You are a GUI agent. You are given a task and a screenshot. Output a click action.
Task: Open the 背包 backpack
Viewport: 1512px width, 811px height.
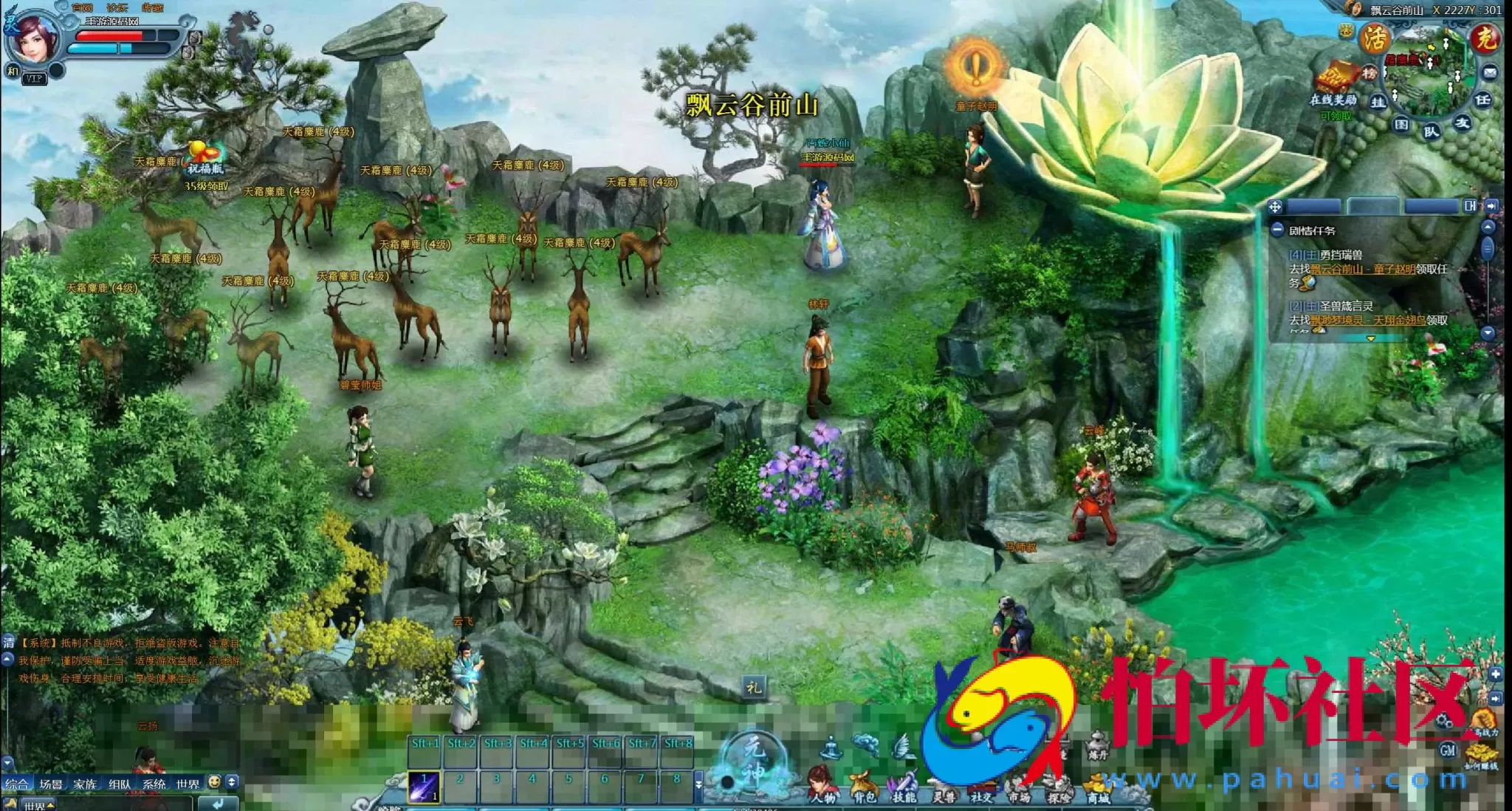[862, 786]
